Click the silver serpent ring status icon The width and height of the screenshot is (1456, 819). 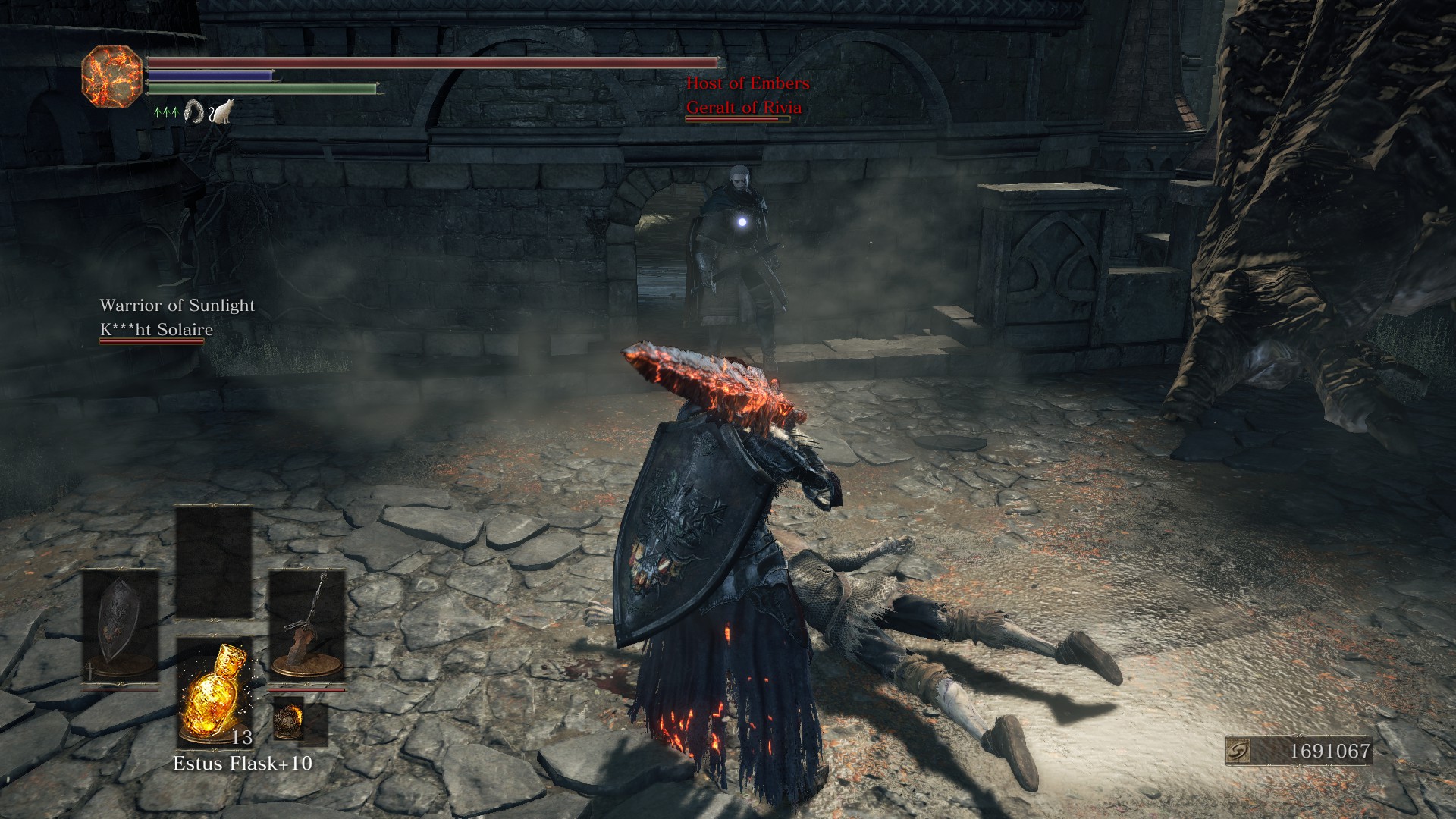tap(194, 112)
